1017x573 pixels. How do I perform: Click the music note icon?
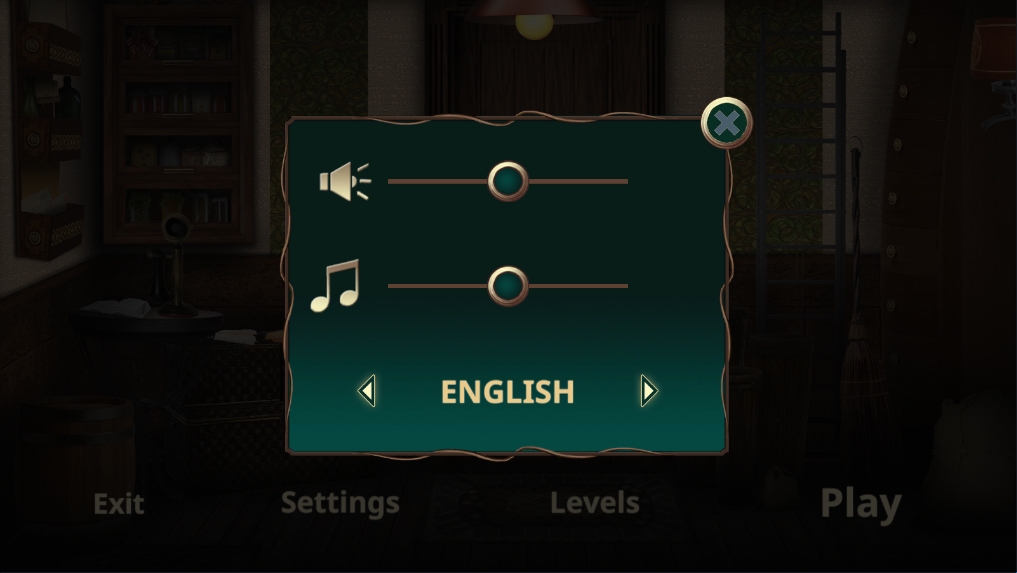(335, 286)
